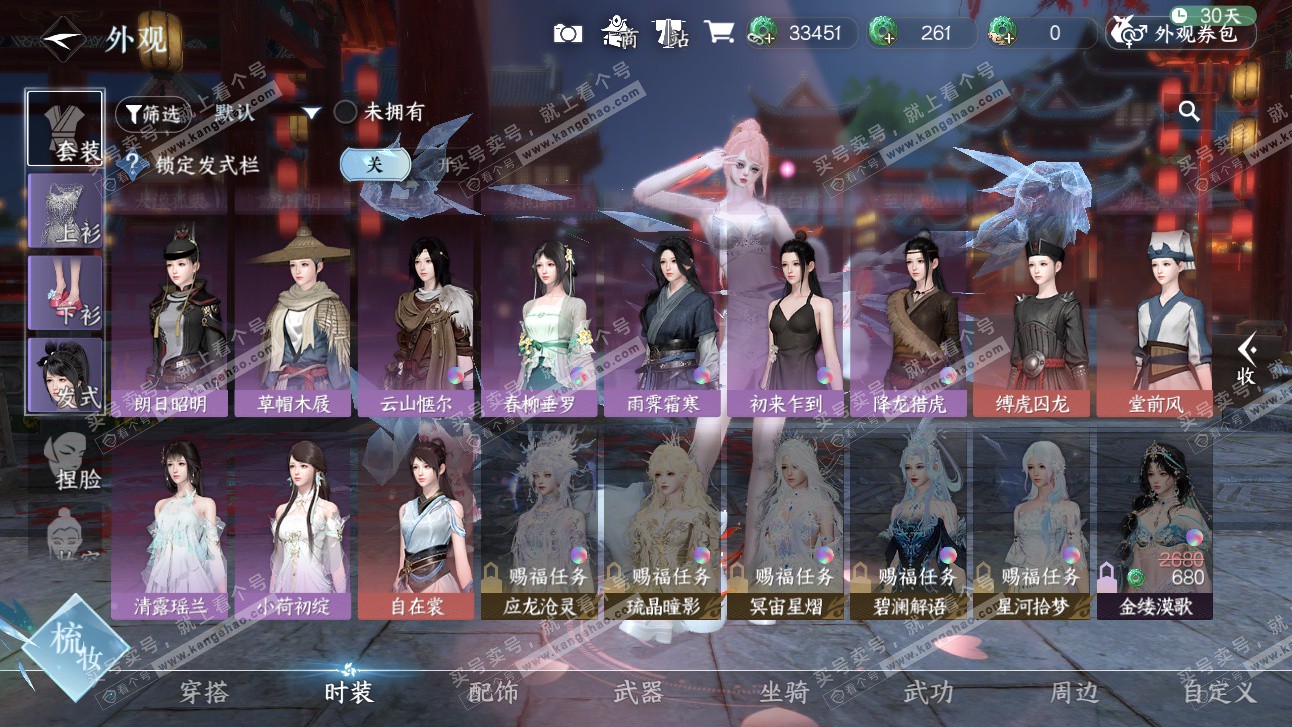Toggle the 锁定发式栏 hairstyle lock switch
The height and width of the screenshot is (727, 1292).
point(376,165)
